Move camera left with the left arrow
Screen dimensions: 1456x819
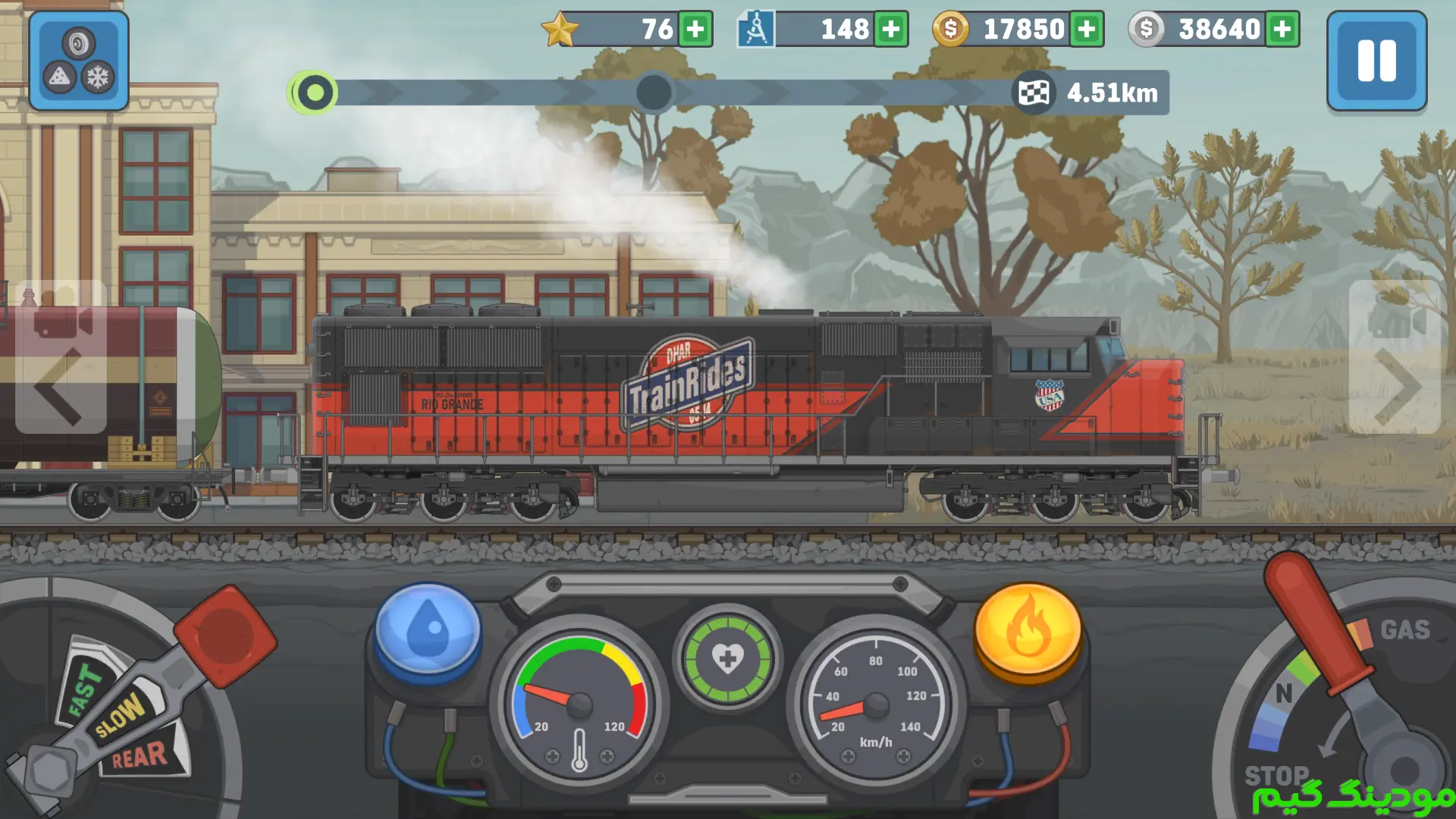(x=59, y=385)
